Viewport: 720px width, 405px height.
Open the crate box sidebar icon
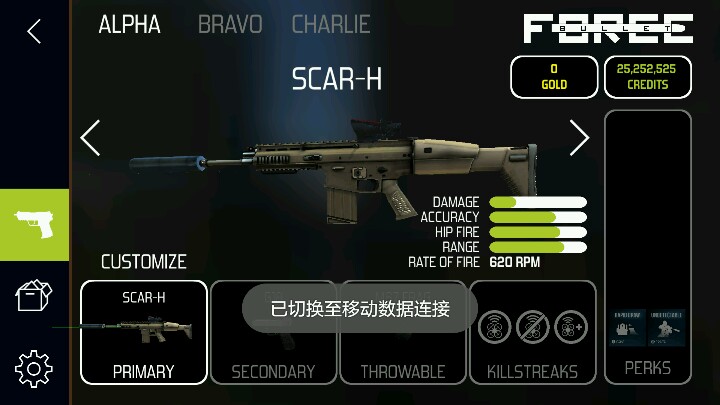coord(34,297)
